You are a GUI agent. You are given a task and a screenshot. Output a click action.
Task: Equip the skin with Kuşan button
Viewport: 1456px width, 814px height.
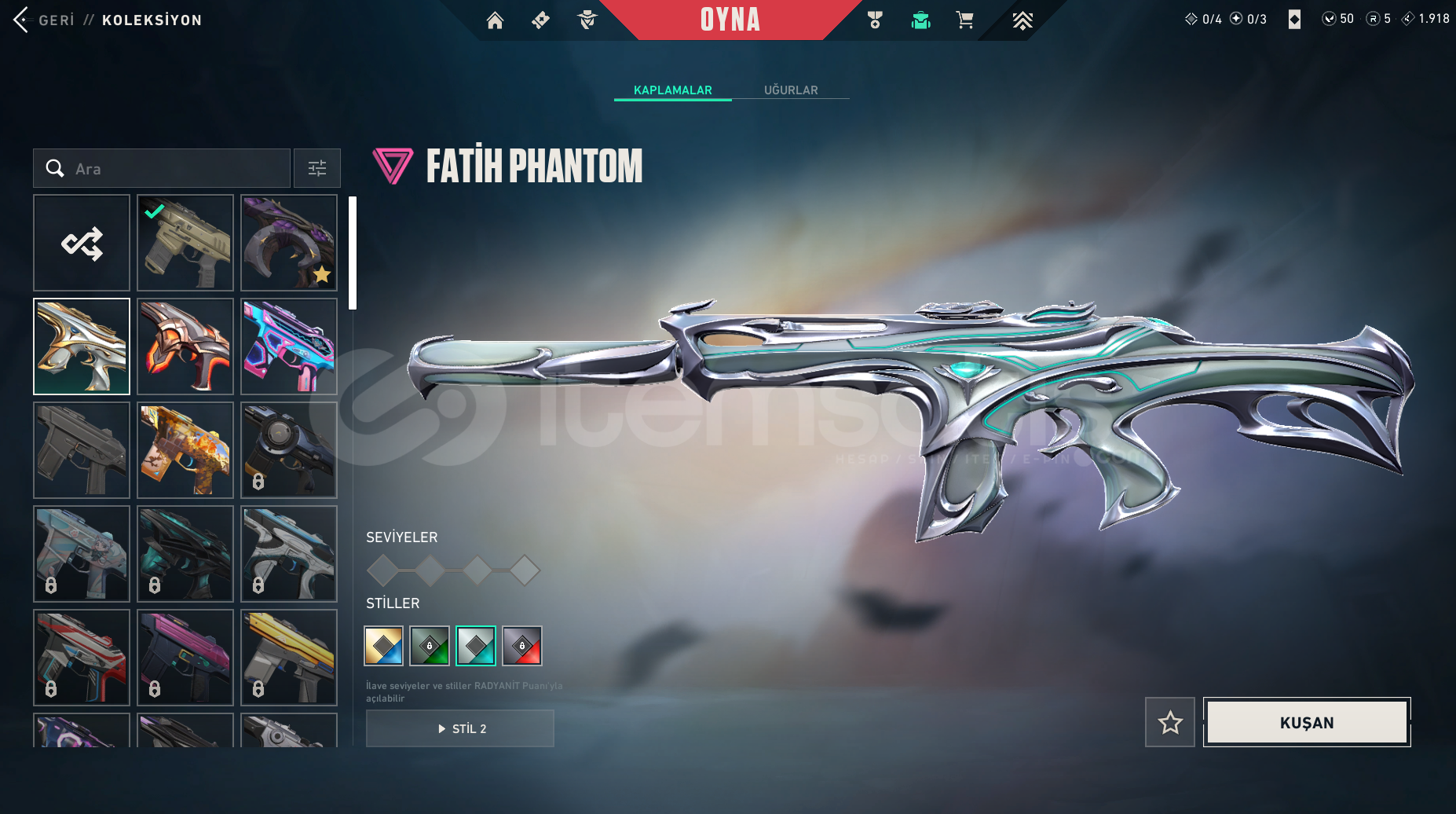tap(1307, 722)
